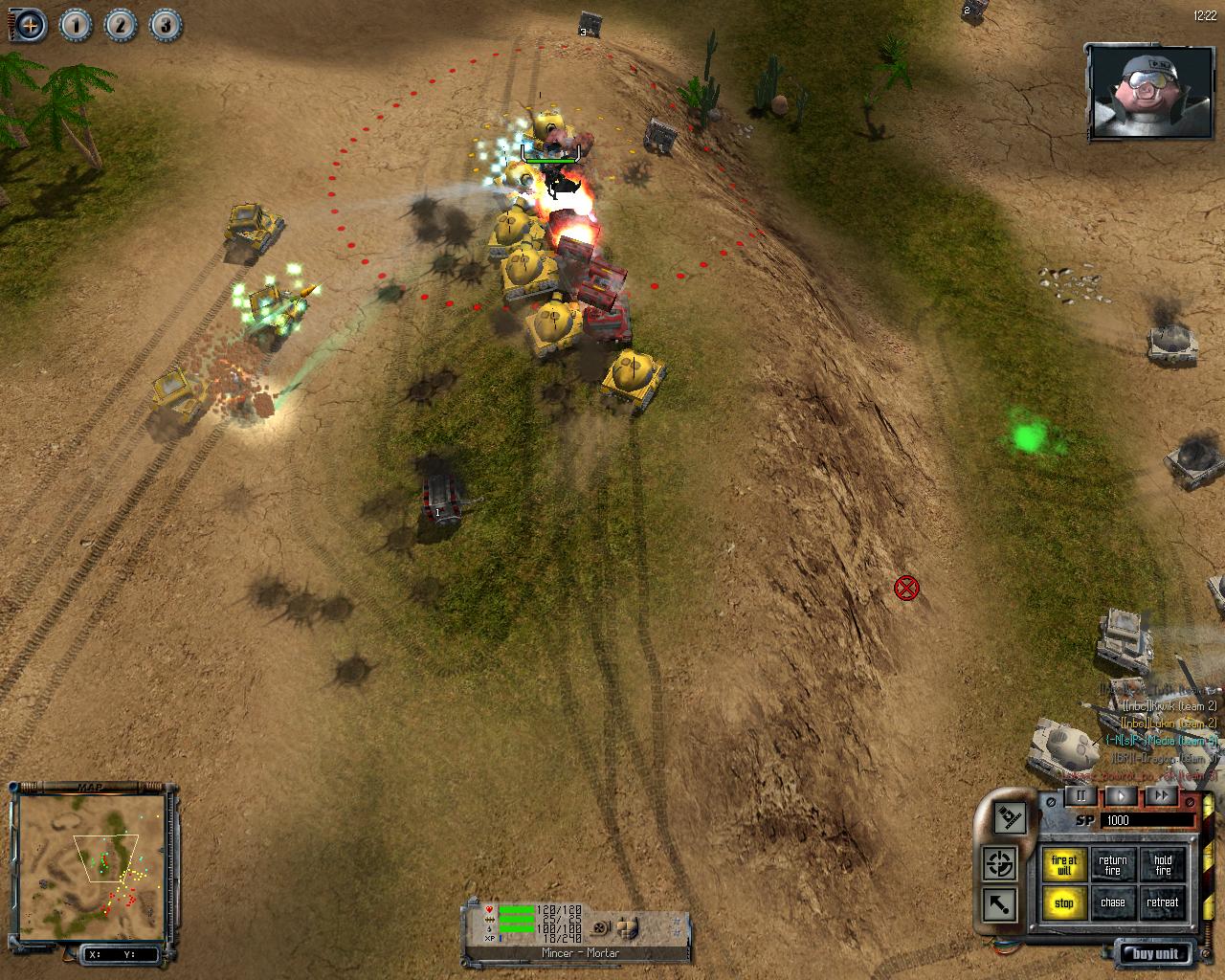Open the buy unit menu
Viewport: 1225px width, 980px height.
pos(1155,953)
